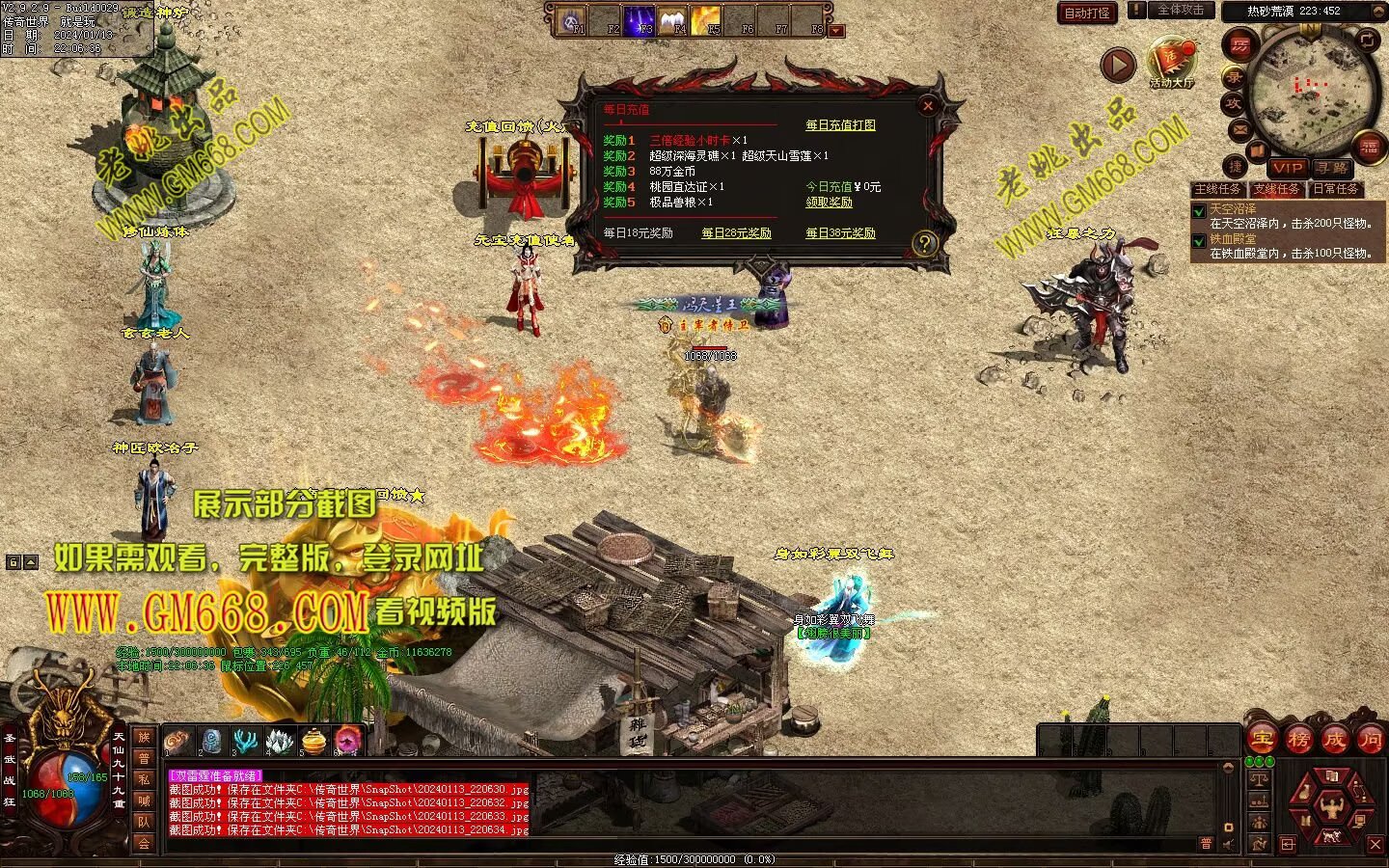Open the 每日充值打图 link
This screenshot has width=1389, height=868.
[840, 125]
